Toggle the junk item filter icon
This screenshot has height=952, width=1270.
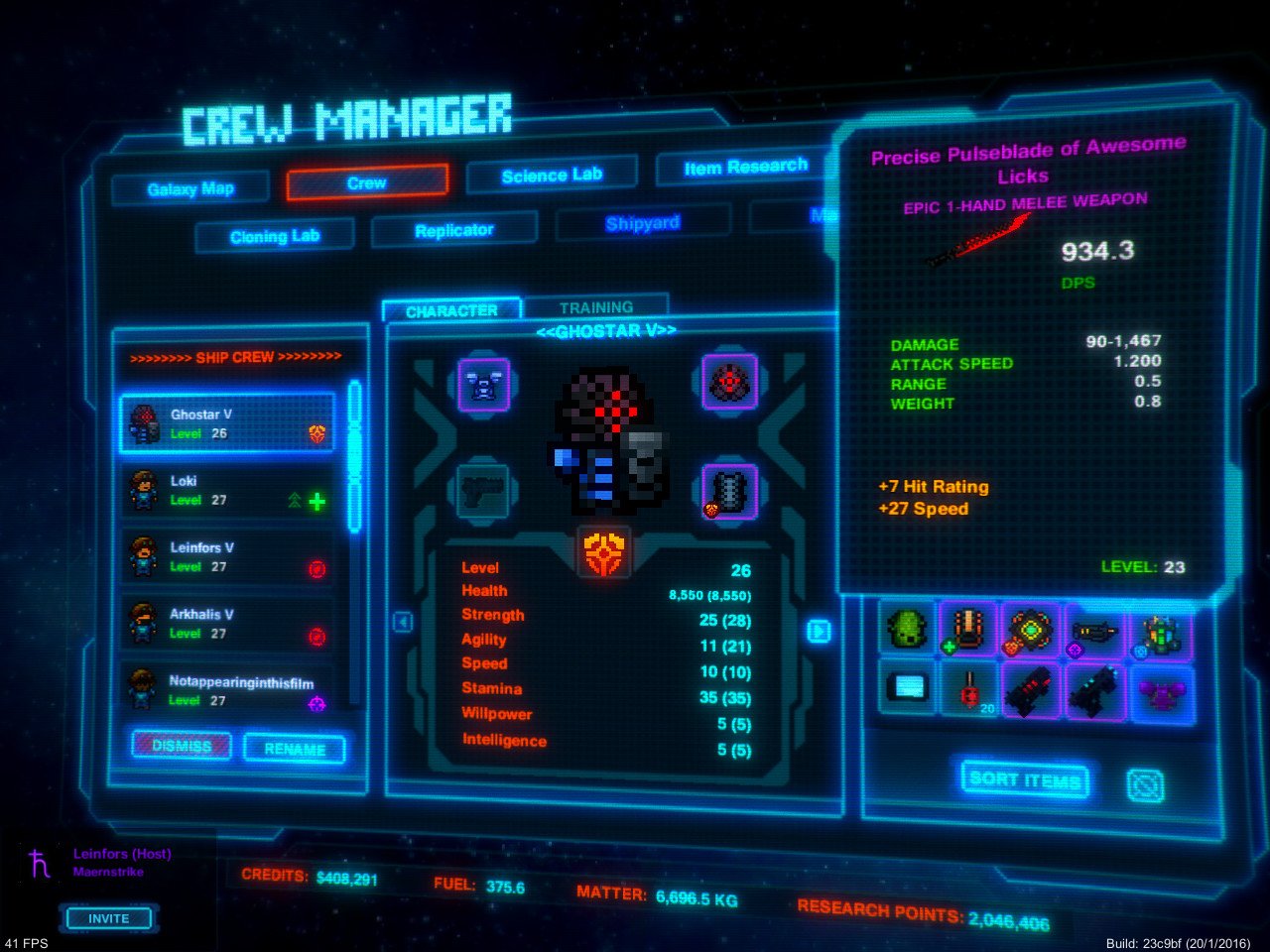1145,784
